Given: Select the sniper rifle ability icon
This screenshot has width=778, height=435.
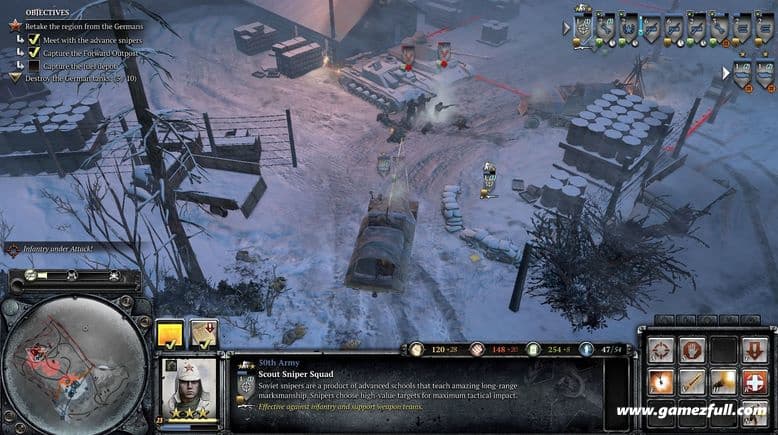Looking at the screenshot, I should click(691, 381).
